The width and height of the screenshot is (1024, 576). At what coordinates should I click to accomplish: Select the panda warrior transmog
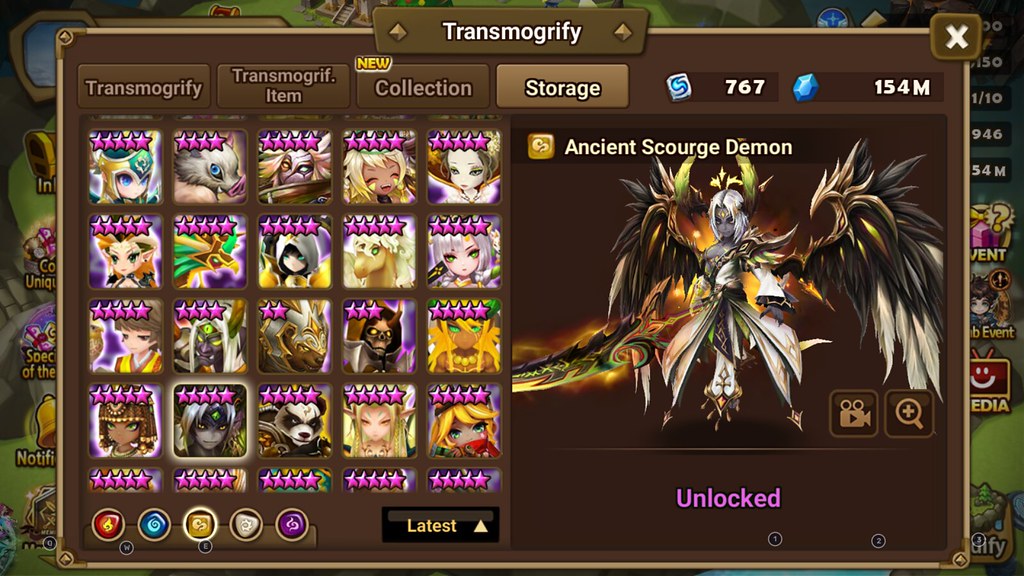point(294,421)
